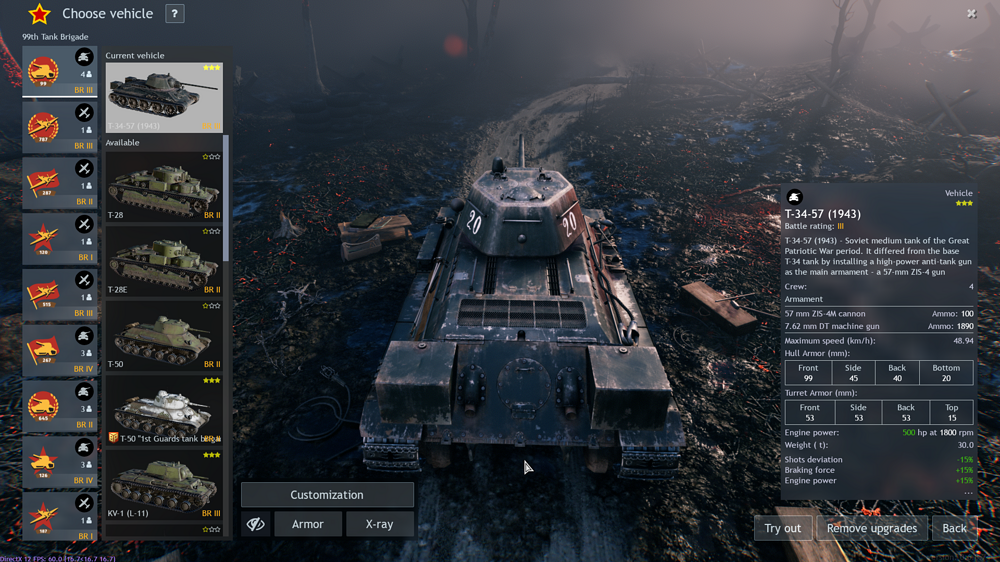Viewport: 1000px width, 562px height.
Task: Select the squad numbered 845
Action: click(x=60, y=407)
